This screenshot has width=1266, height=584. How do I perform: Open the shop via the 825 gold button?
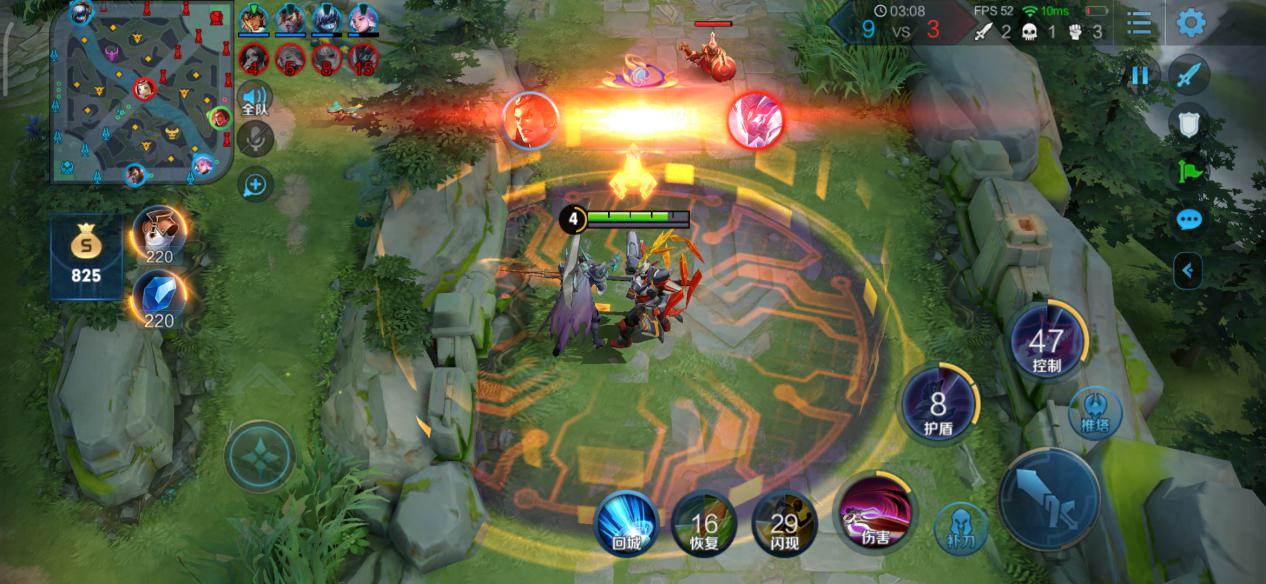[86, 256]
